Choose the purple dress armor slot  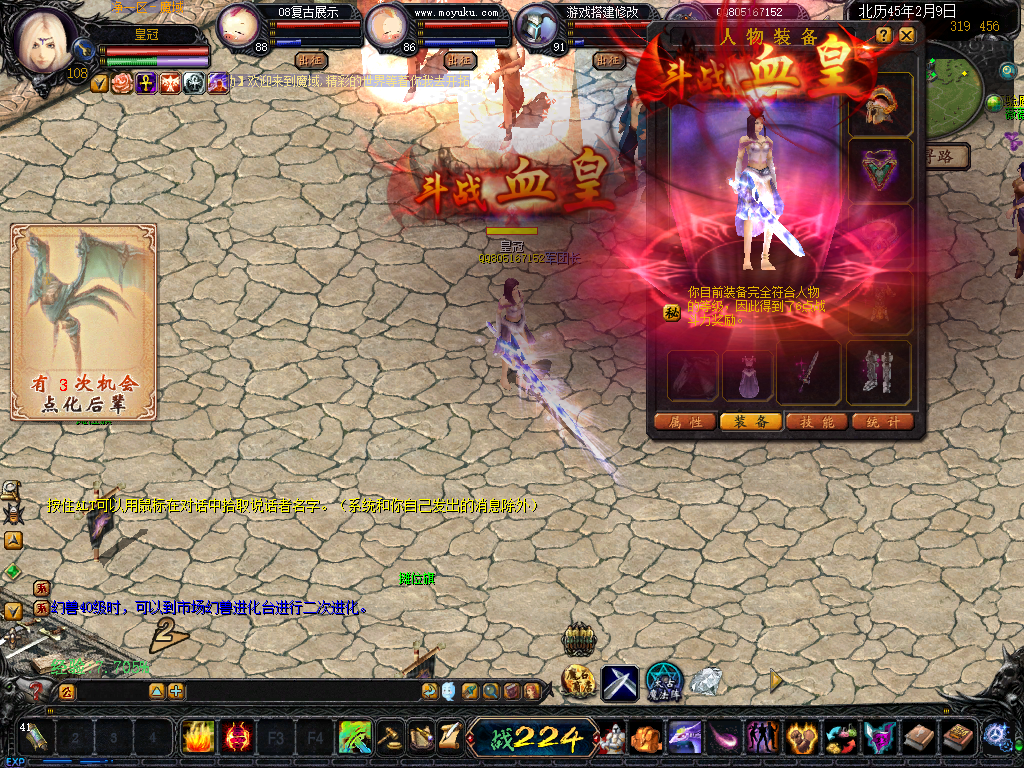748,374
